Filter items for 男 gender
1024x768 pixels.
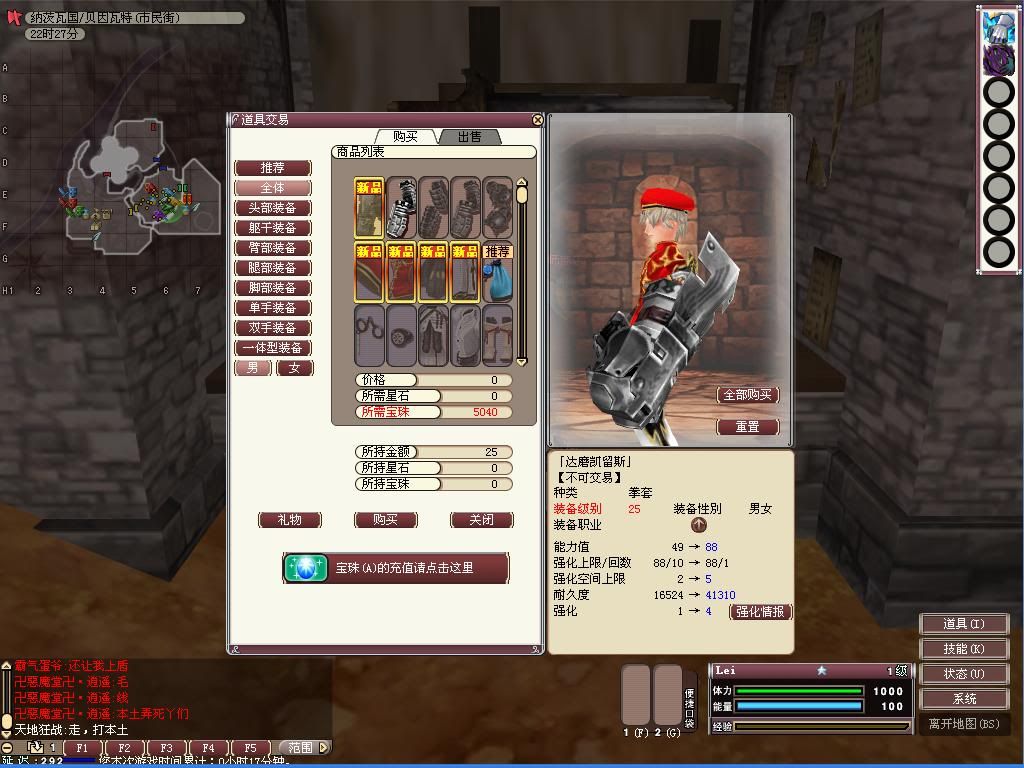pos(252,368)
